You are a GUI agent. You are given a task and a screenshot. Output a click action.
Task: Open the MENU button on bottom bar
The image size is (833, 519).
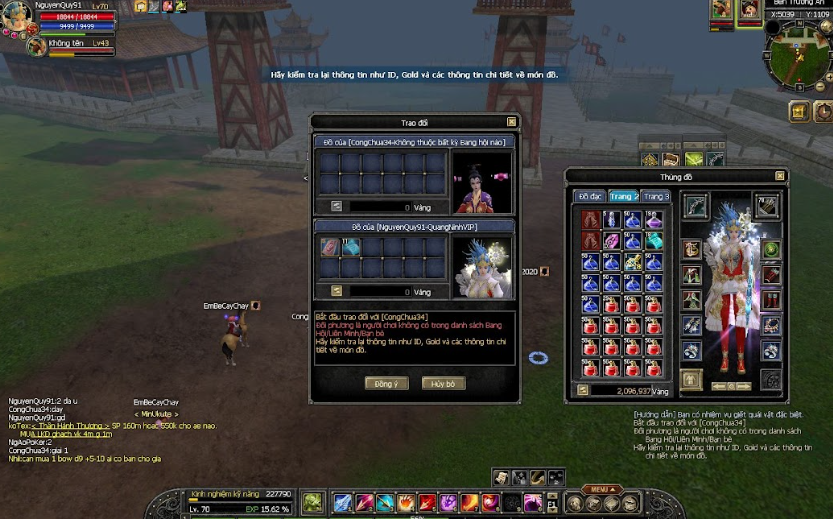click(x=600, y=489)
